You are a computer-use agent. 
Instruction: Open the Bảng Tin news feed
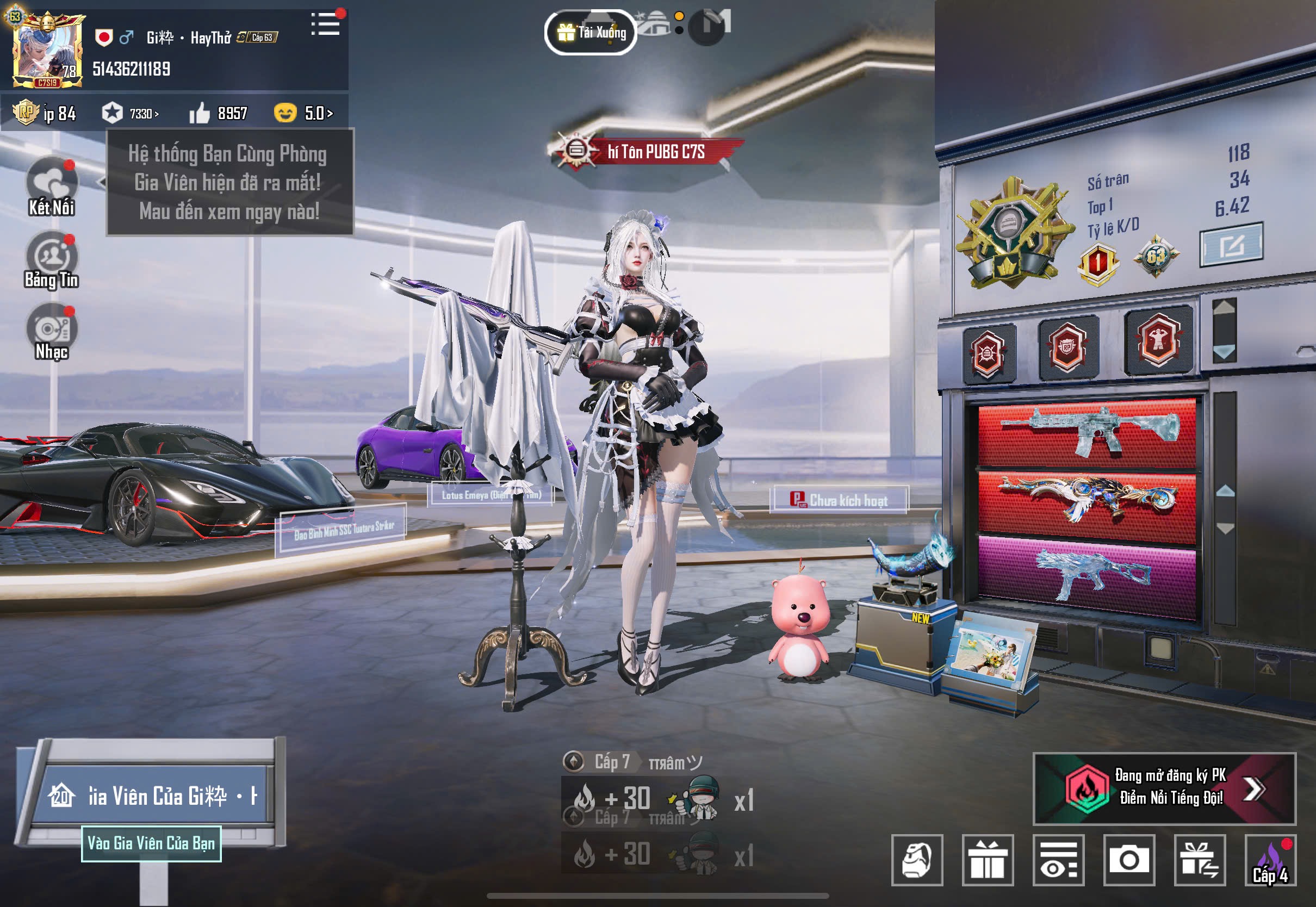click(52, 261)
